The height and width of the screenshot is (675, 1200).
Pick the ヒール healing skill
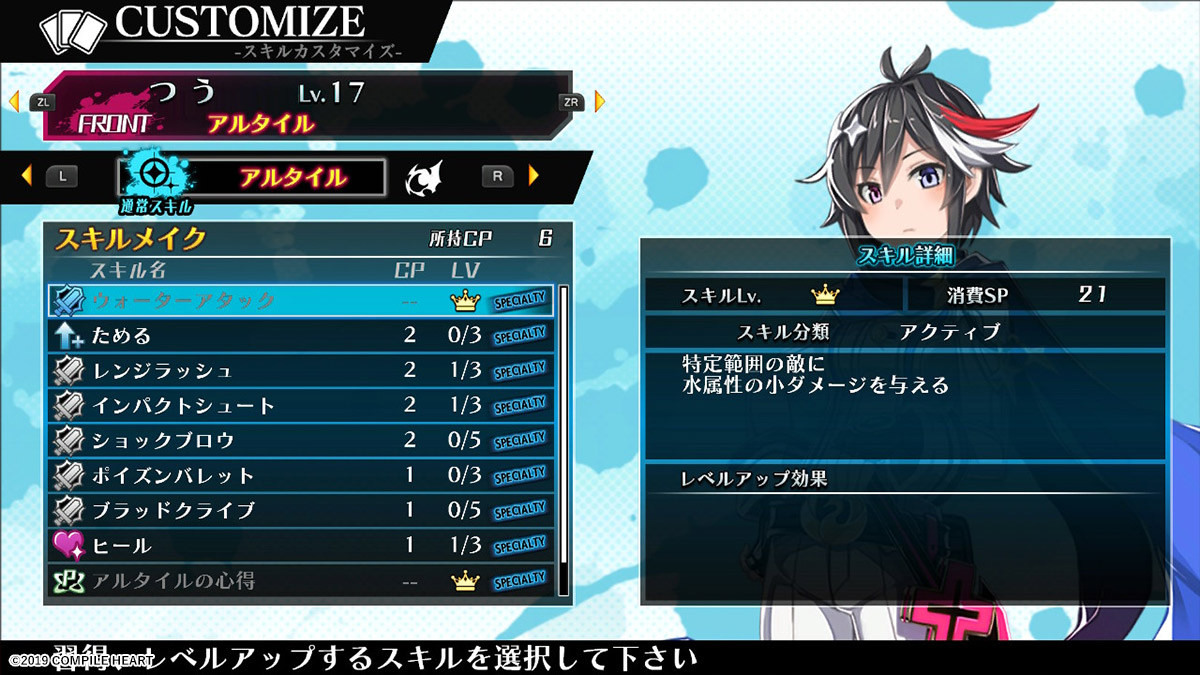(300, 545)
